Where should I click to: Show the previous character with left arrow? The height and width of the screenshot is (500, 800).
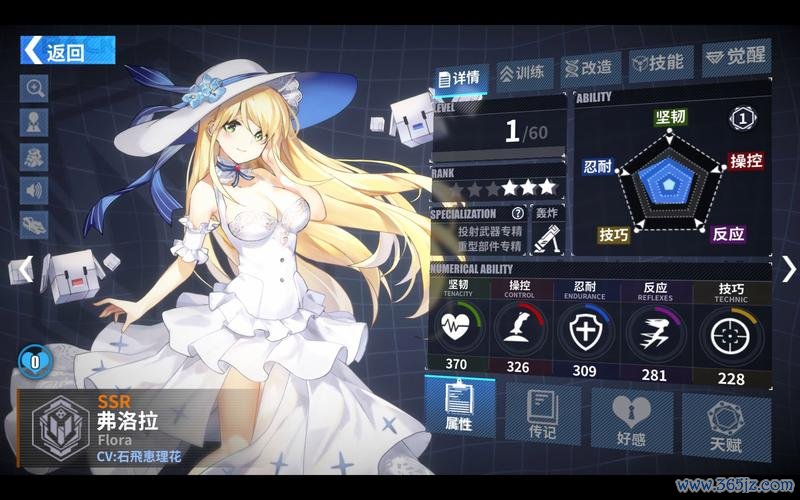click(26, 268)
